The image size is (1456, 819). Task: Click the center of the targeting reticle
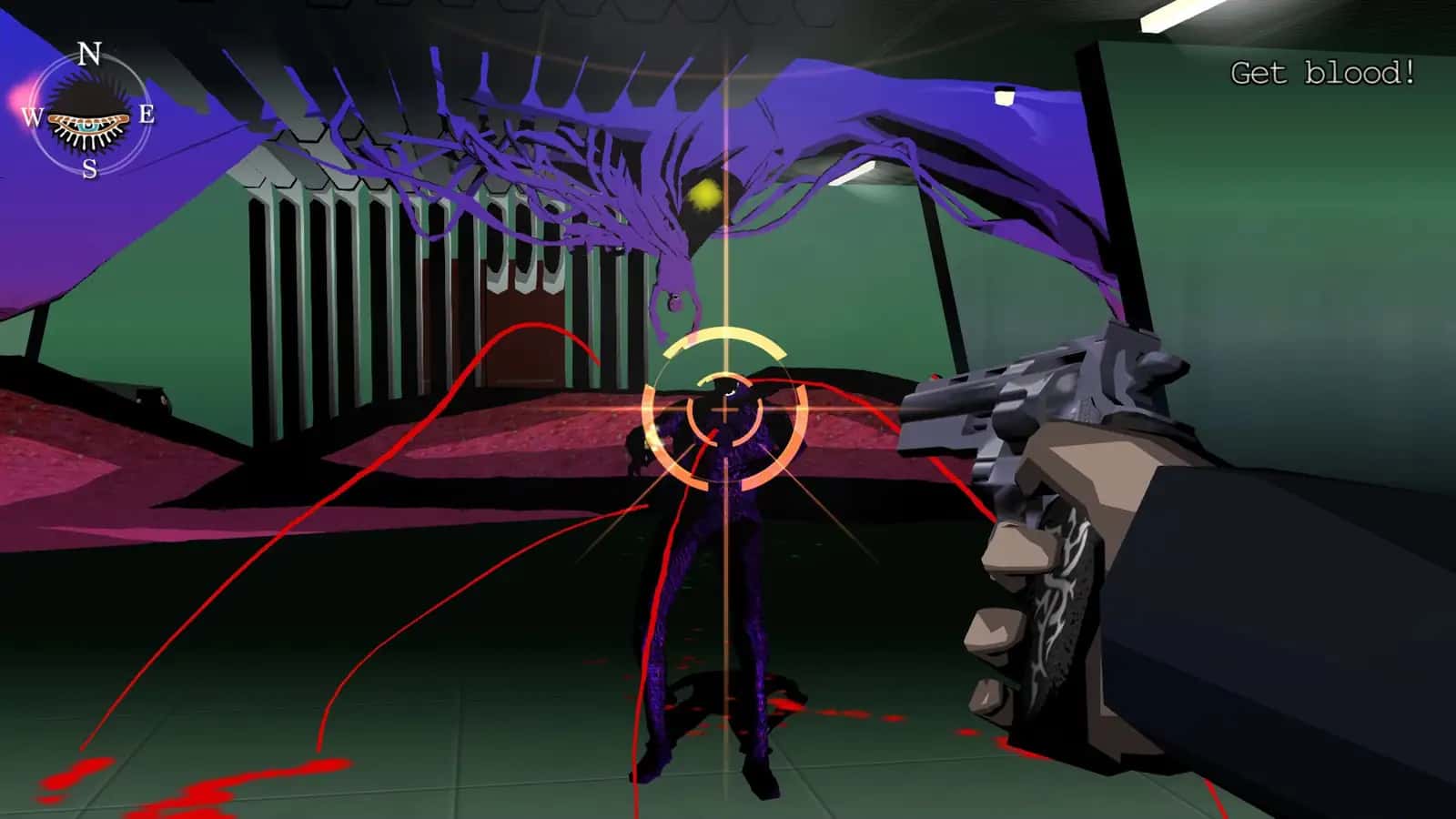click(723, 411)
